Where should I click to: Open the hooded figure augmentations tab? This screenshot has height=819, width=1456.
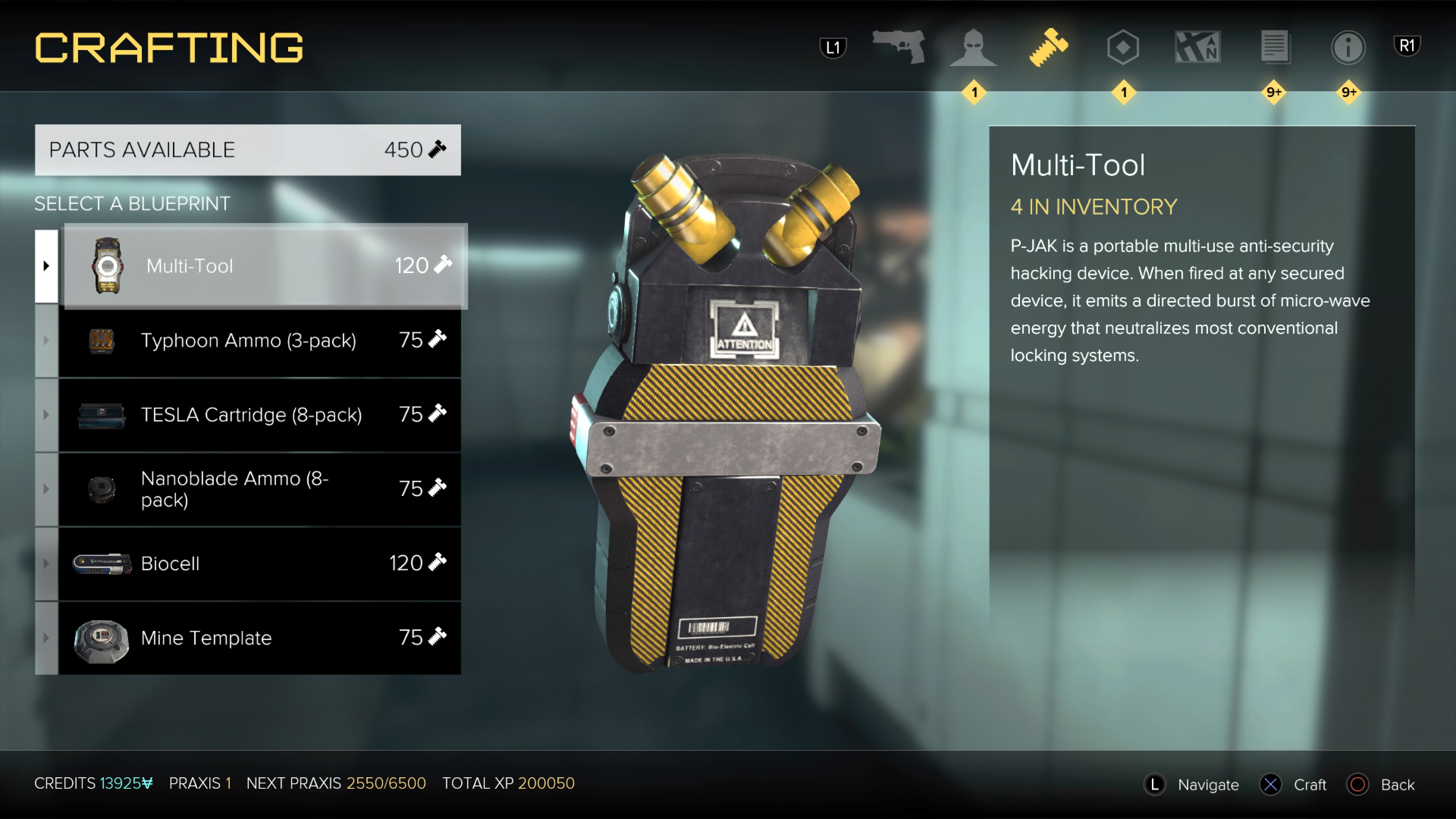pos(973,47)
